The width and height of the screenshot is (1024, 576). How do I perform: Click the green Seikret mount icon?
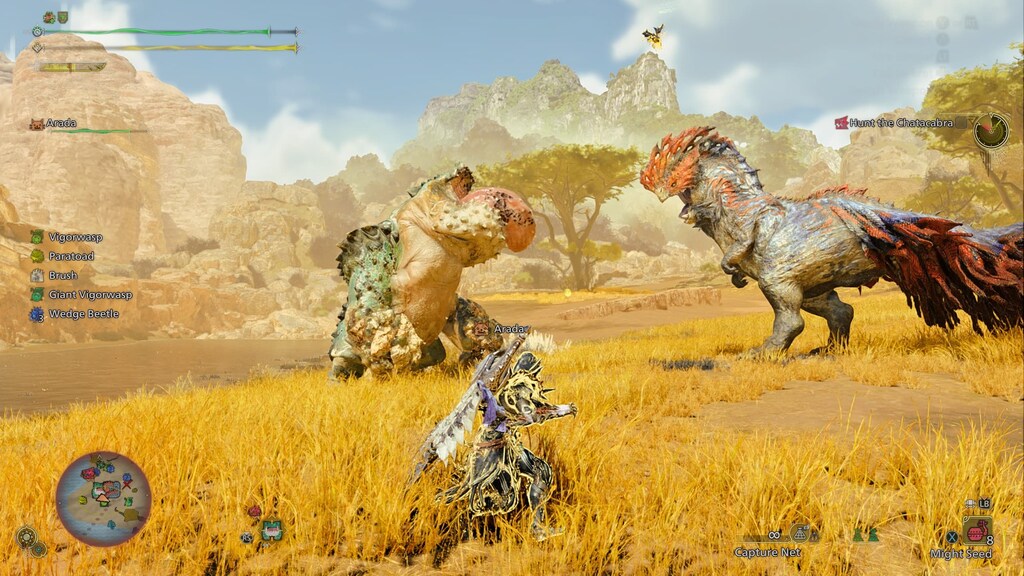click(x=271, y=529)
